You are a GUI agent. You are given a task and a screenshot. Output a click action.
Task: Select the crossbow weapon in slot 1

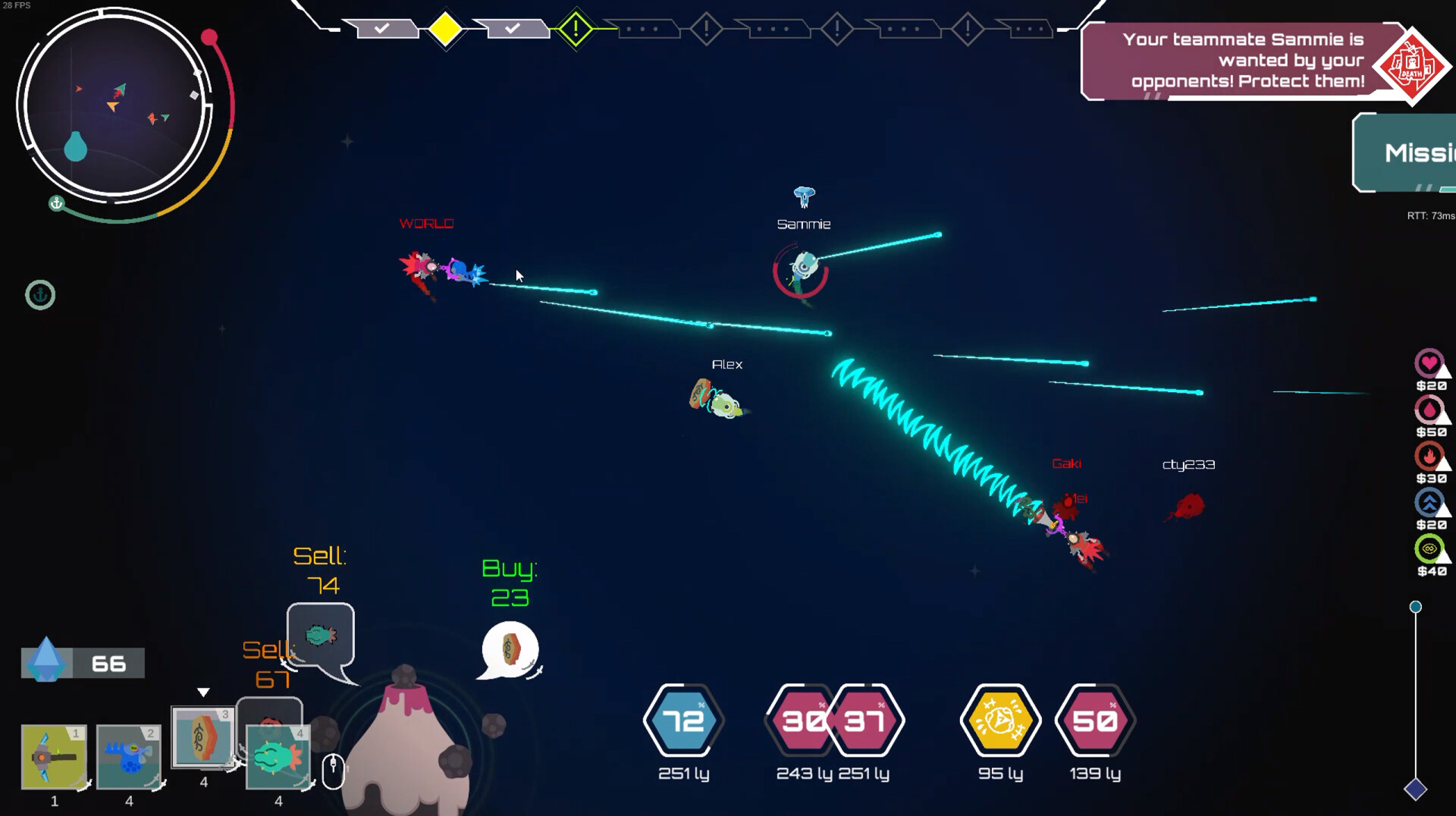pos(54,756)
